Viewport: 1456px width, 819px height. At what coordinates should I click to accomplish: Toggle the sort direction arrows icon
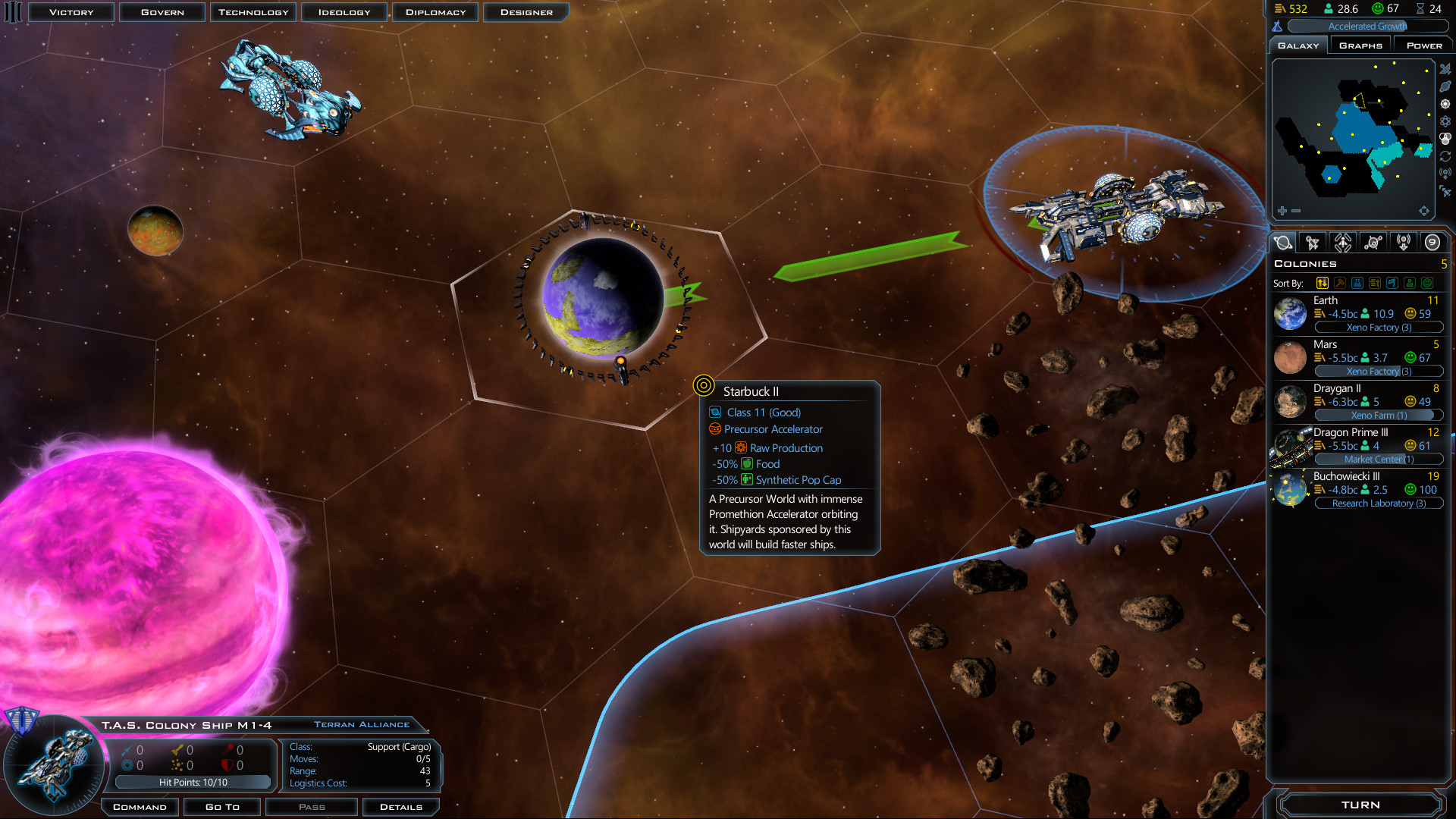point(1323,282)
